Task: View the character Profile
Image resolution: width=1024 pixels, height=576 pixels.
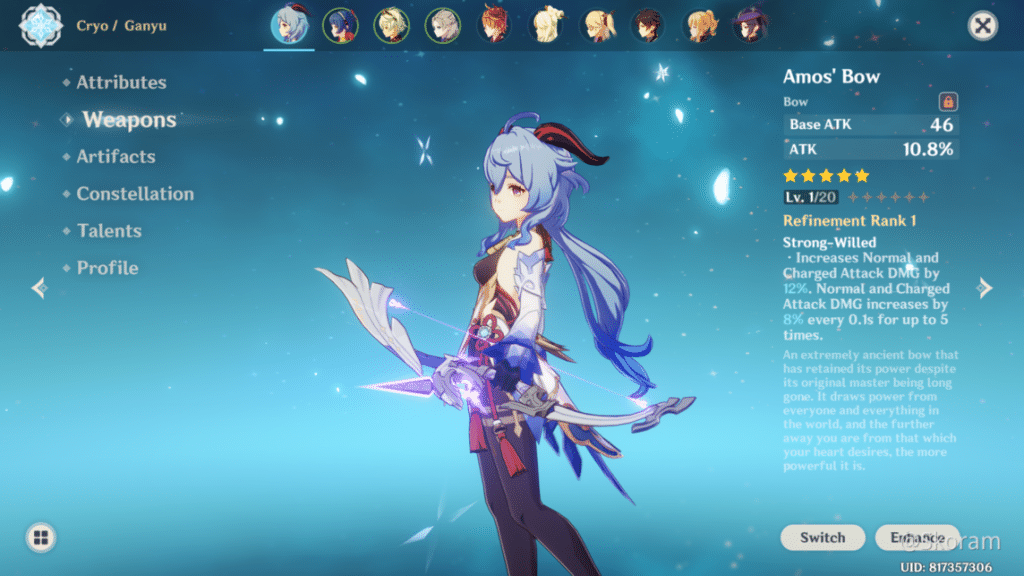Action: click(107, 268)
